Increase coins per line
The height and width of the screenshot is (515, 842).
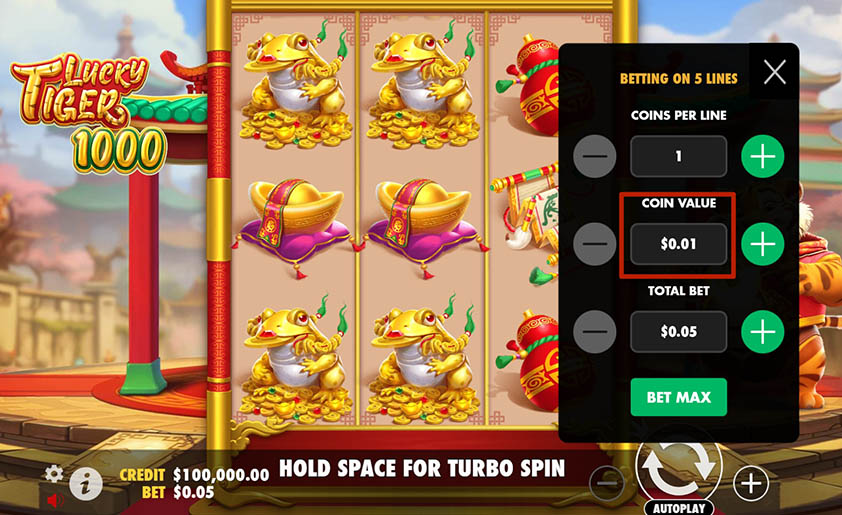(x=762, y=157)
